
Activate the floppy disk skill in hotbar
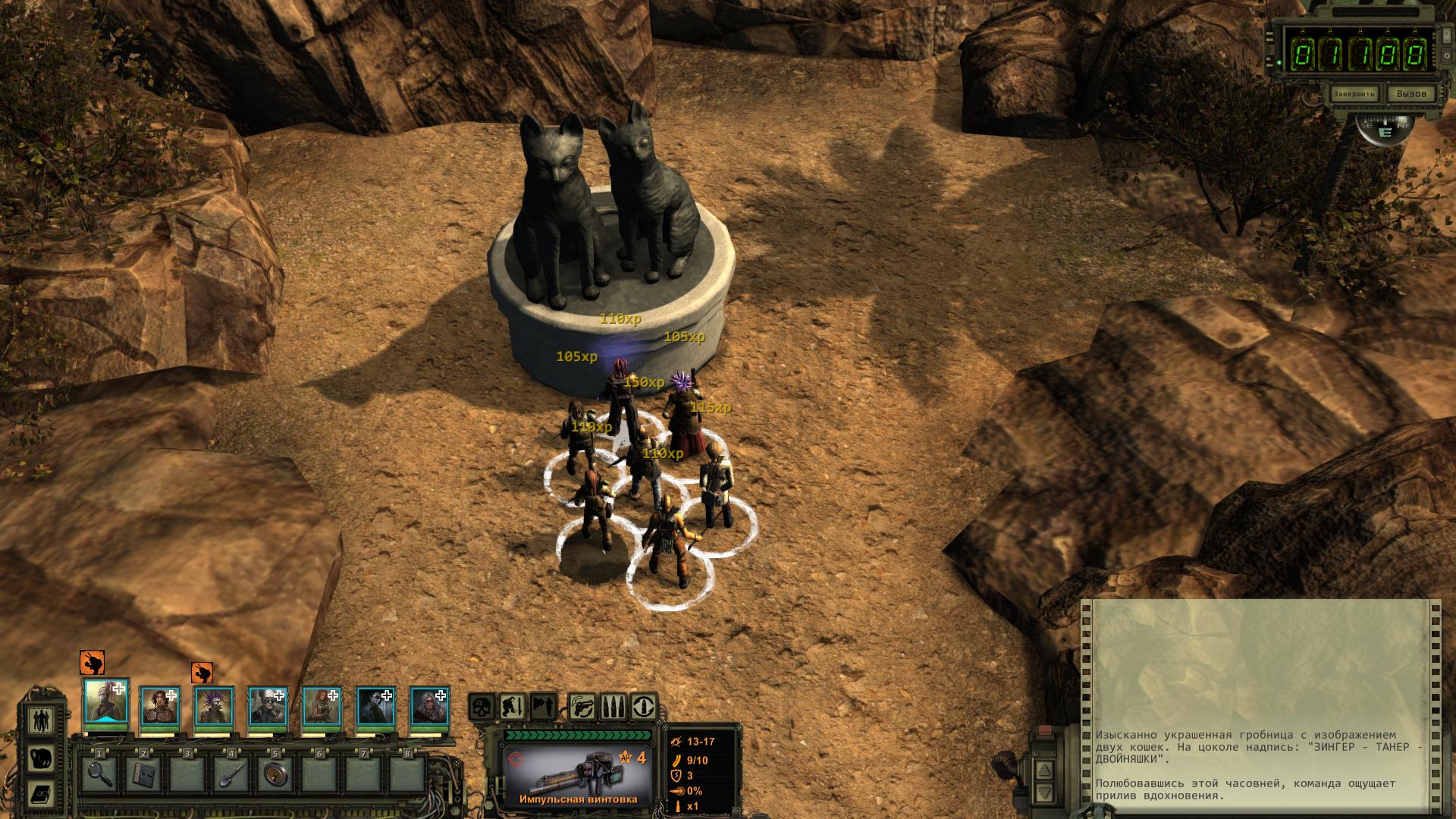(x=144, y=774)
